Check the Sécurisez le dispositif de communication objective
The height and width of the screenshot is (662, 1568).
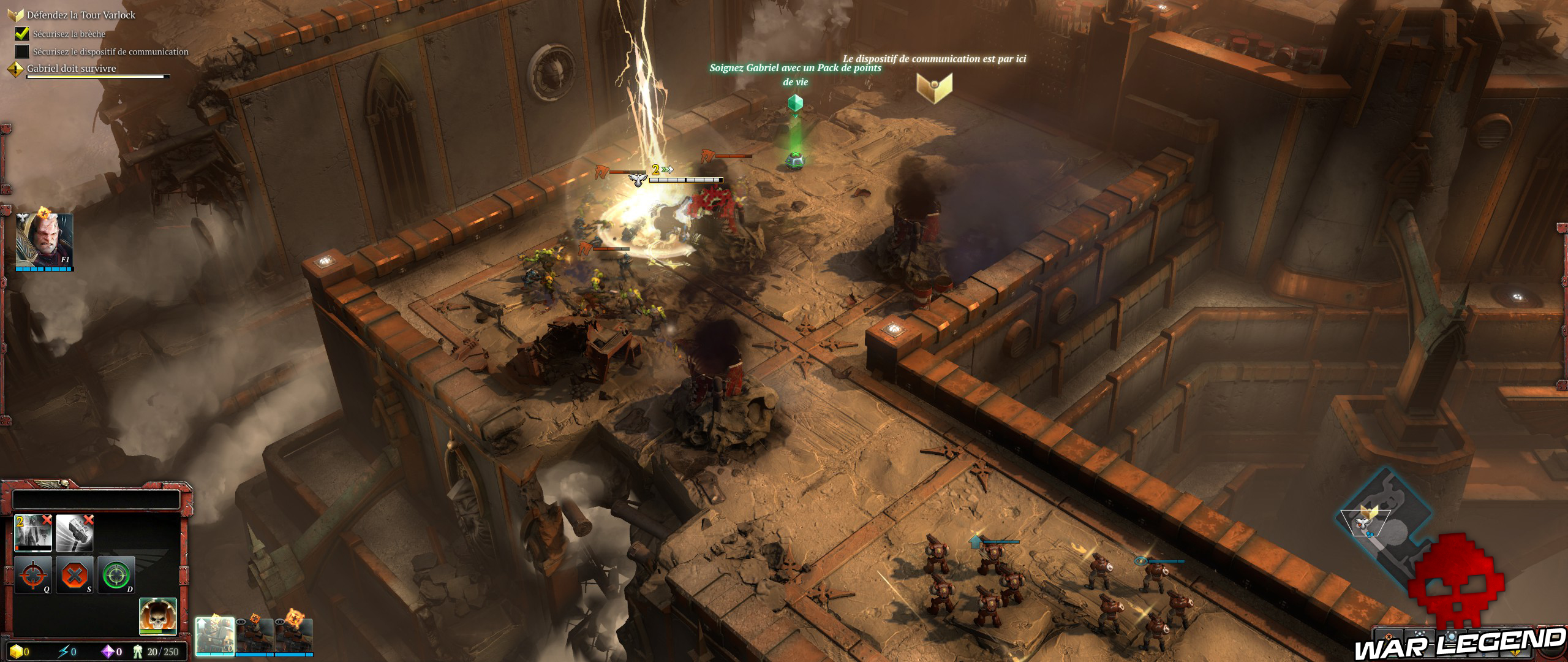coord(22,53)
